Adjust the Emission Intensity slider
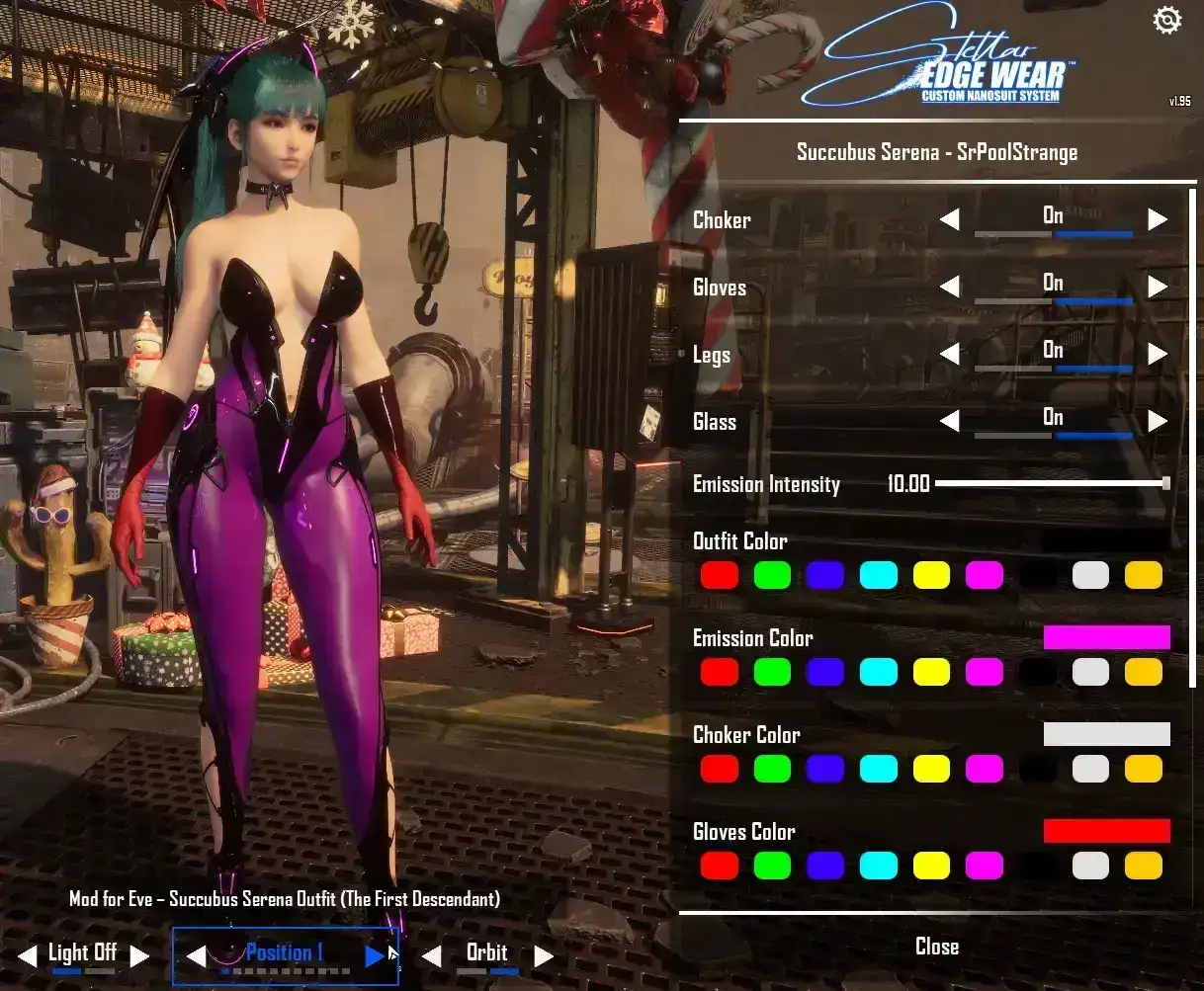 [x=1166, y=483]
